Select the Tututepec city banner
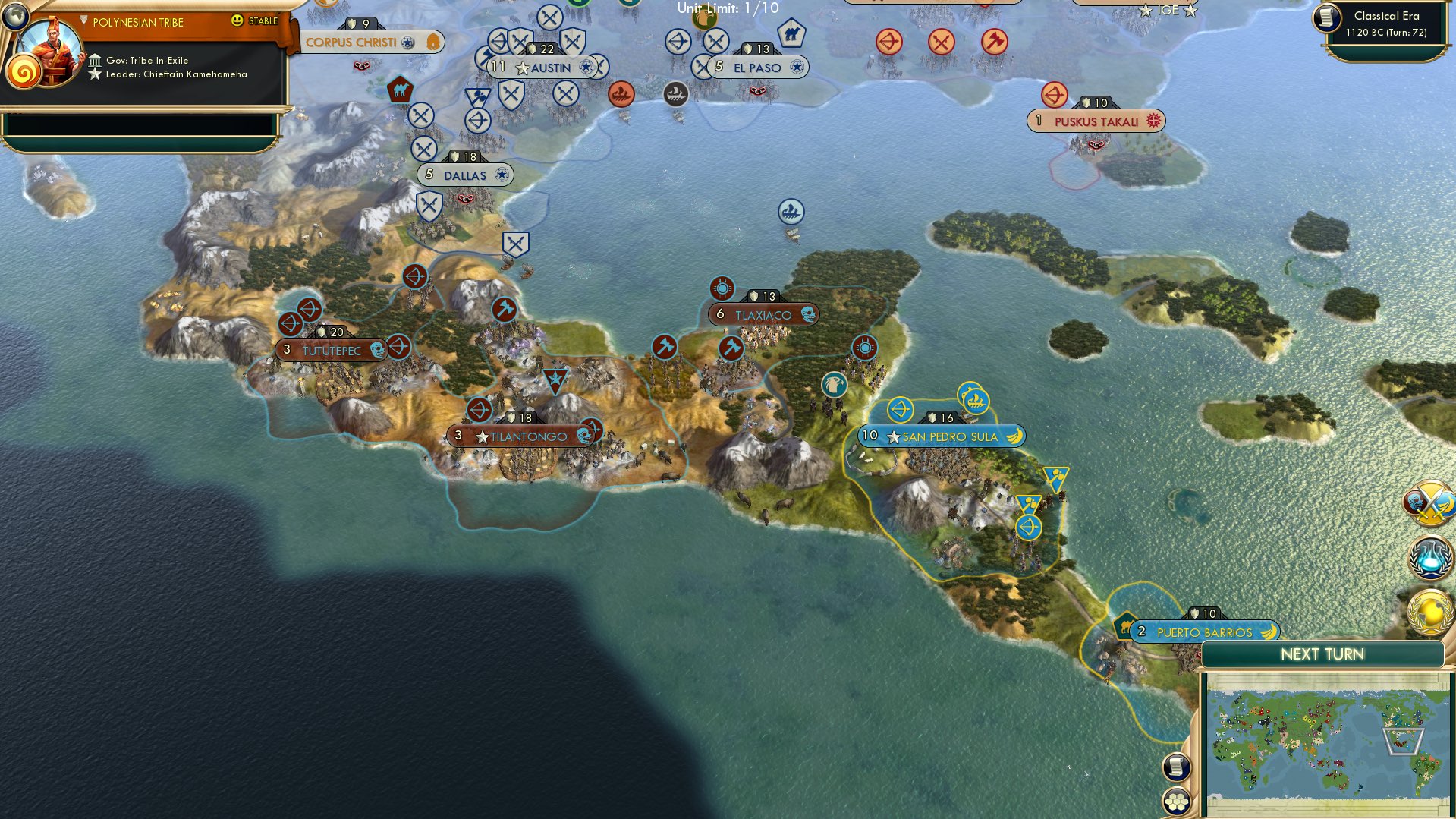The width and height of the screenshot is (1456, 819). click(332, 349)
